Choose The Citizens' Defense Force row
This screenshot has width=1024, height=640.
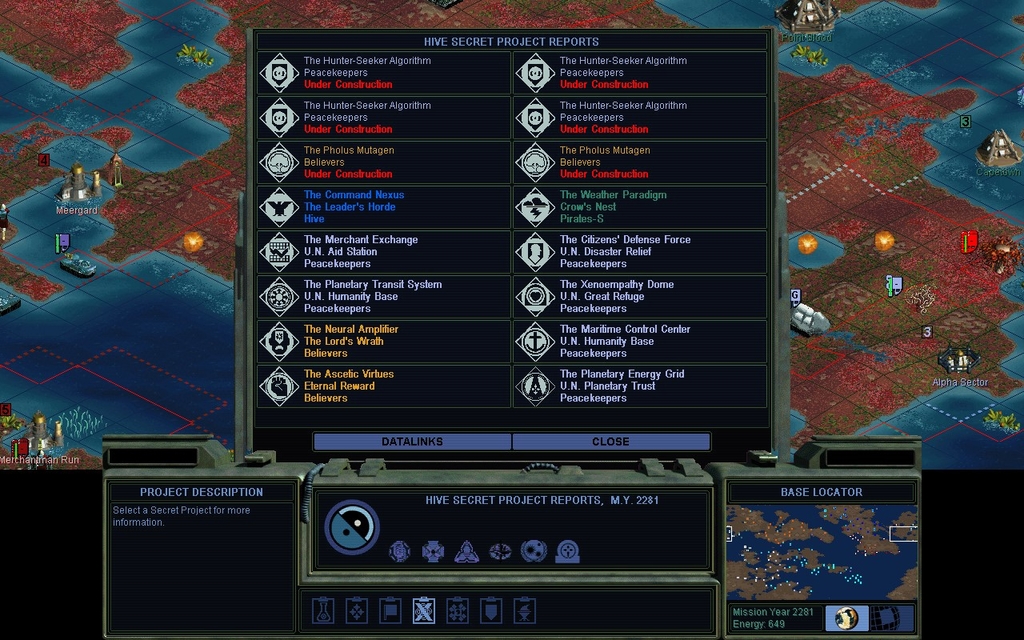pyautogui.click(x=640, y=252)
